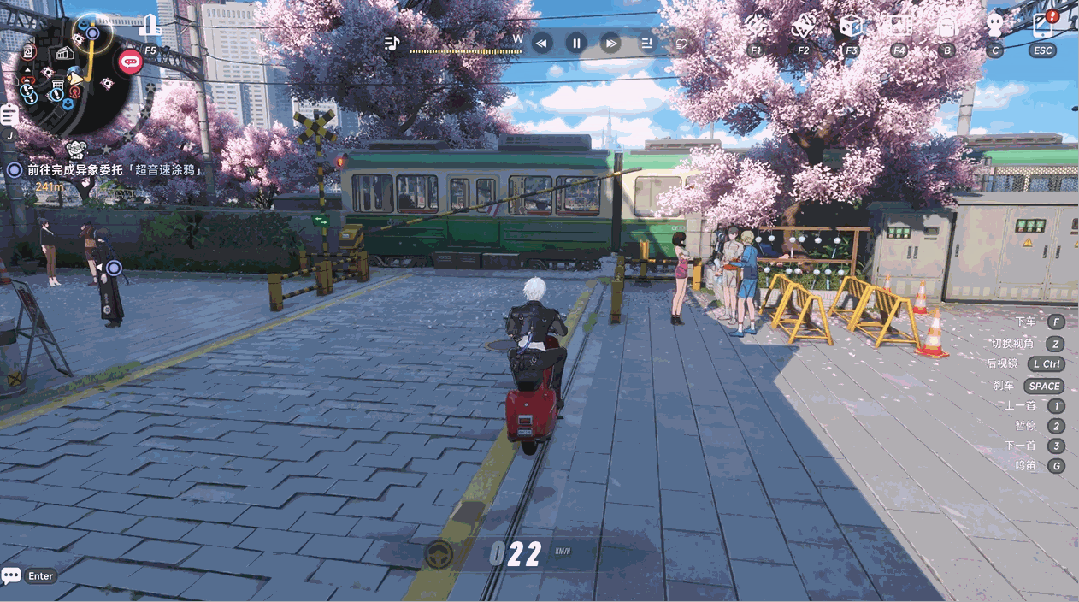
Task: Skip to the next music track
Action: tap(611, 43)
